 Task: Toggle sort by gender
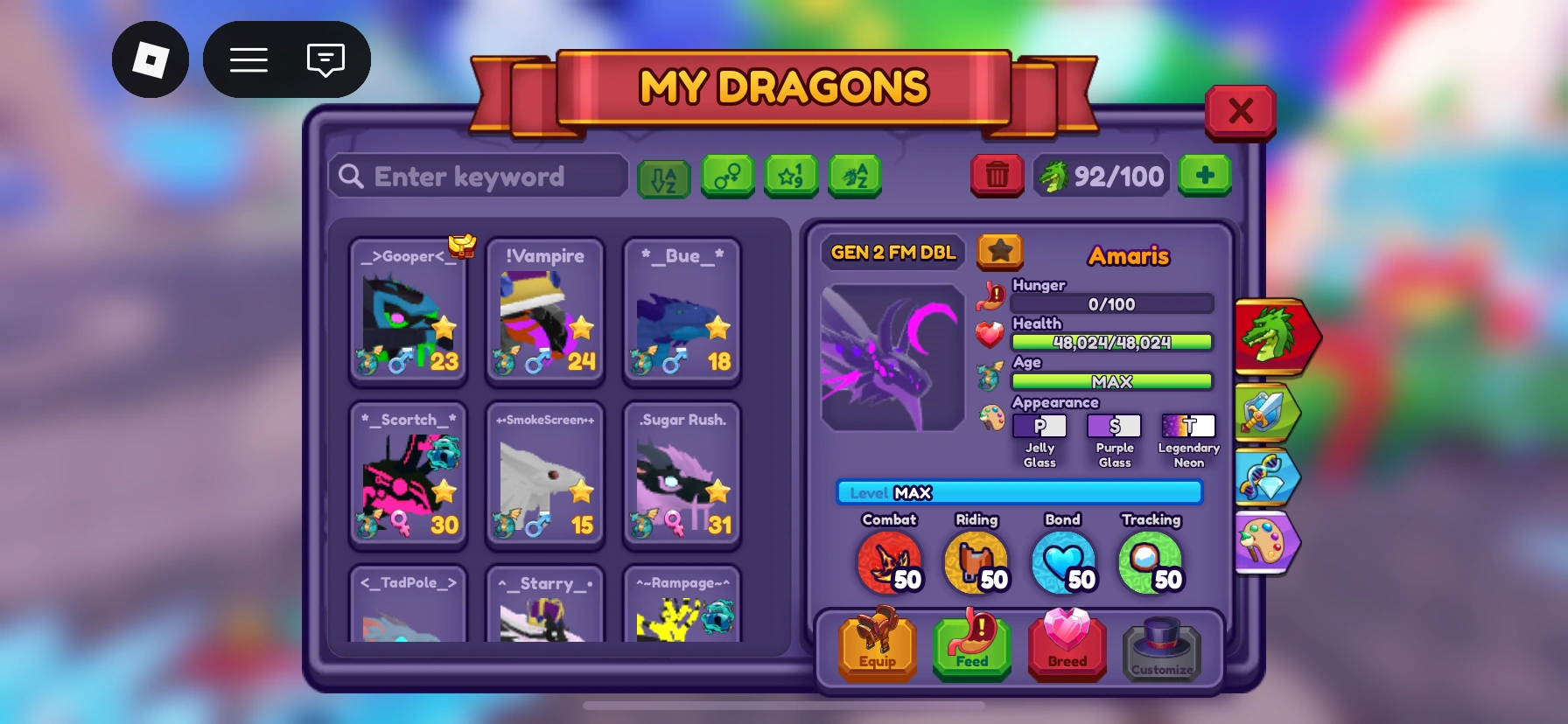[728, 176]
